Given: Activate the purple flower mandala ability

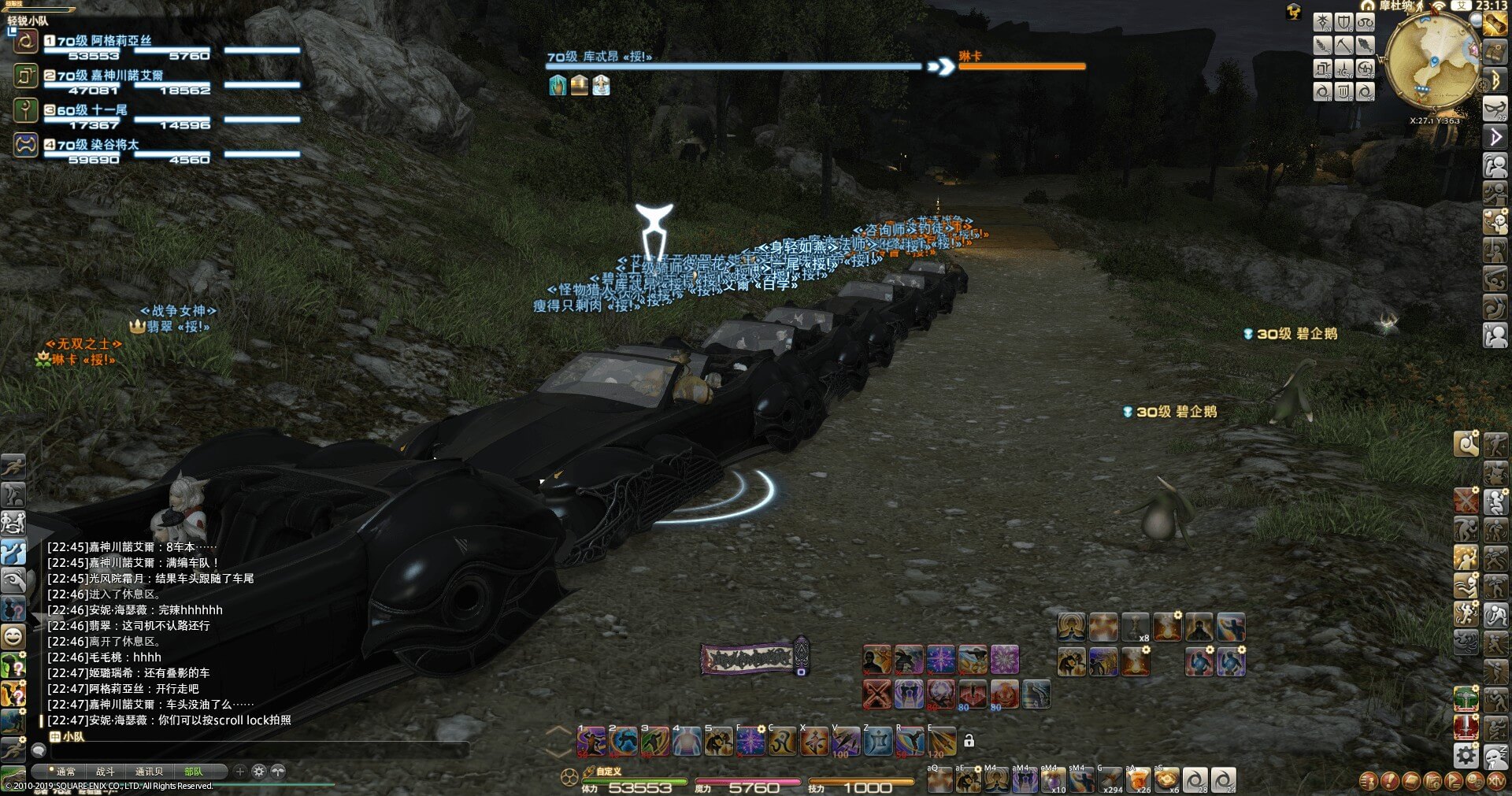Looking at the screenshot, I should [x=1004, y=660].
